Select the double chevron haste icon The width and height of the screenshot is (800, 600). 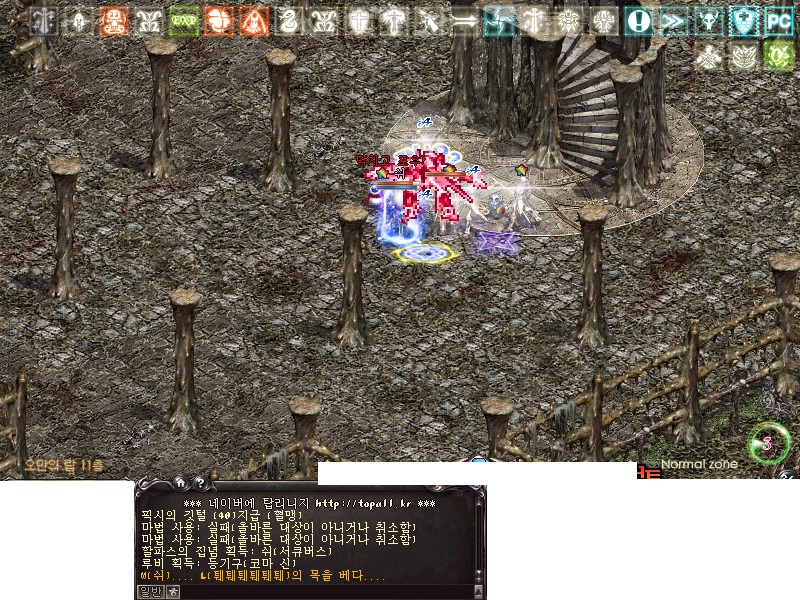(x=673, y=21)
